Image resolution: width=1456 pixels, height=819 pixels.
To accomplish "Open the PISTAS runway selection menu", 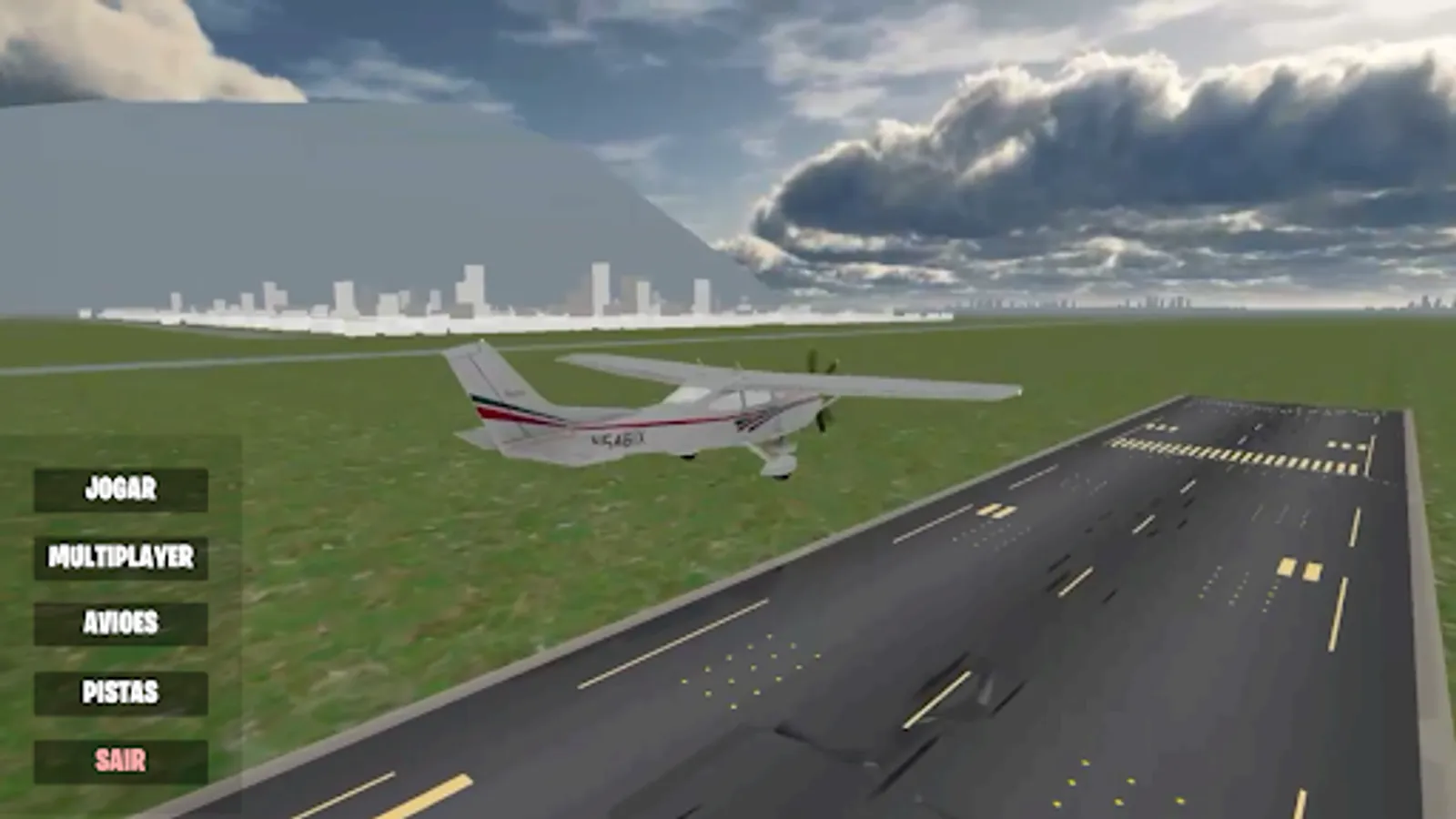I will 119,693.
